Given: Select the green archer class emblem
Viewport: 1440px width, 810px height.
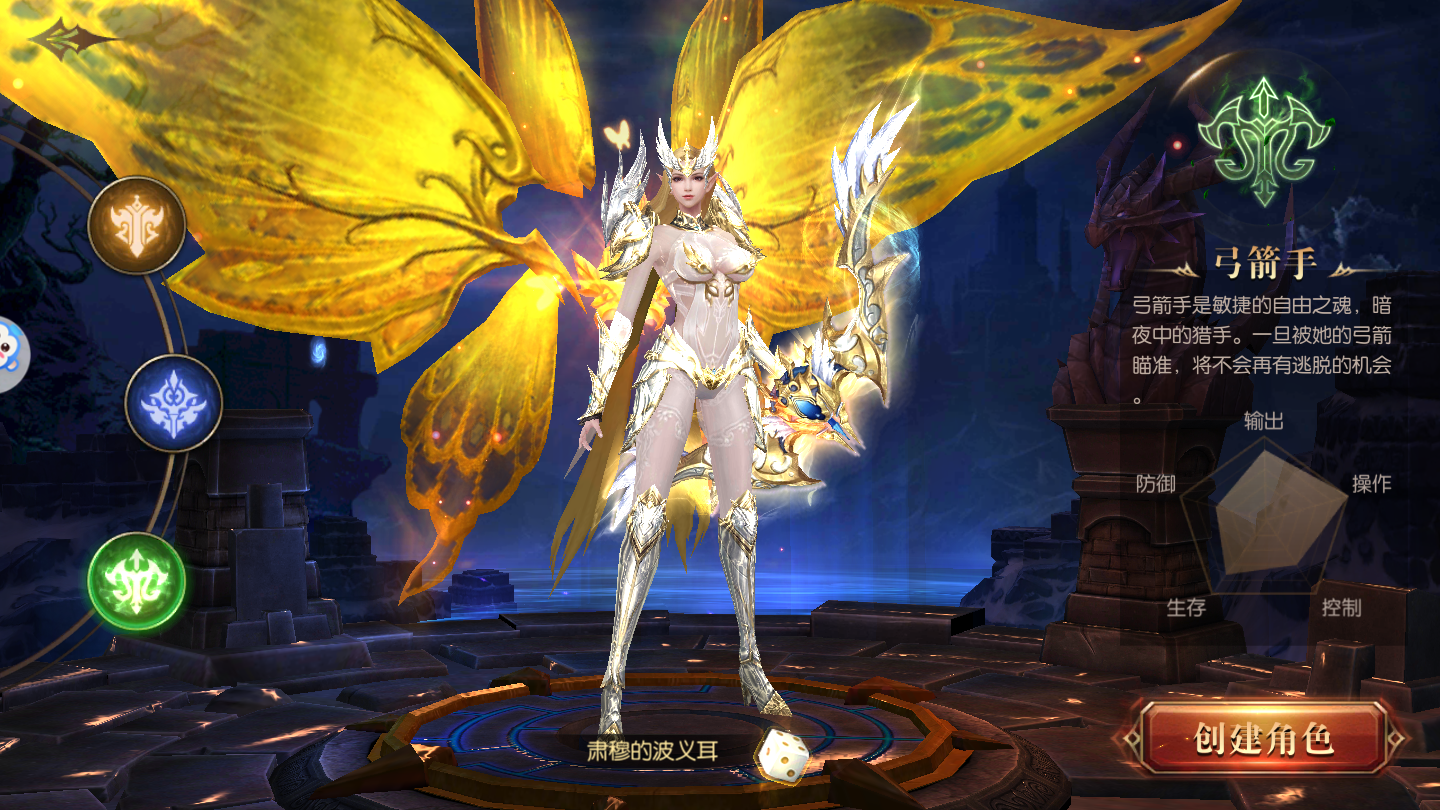Looking at the screenshot, I should (137, 581).
